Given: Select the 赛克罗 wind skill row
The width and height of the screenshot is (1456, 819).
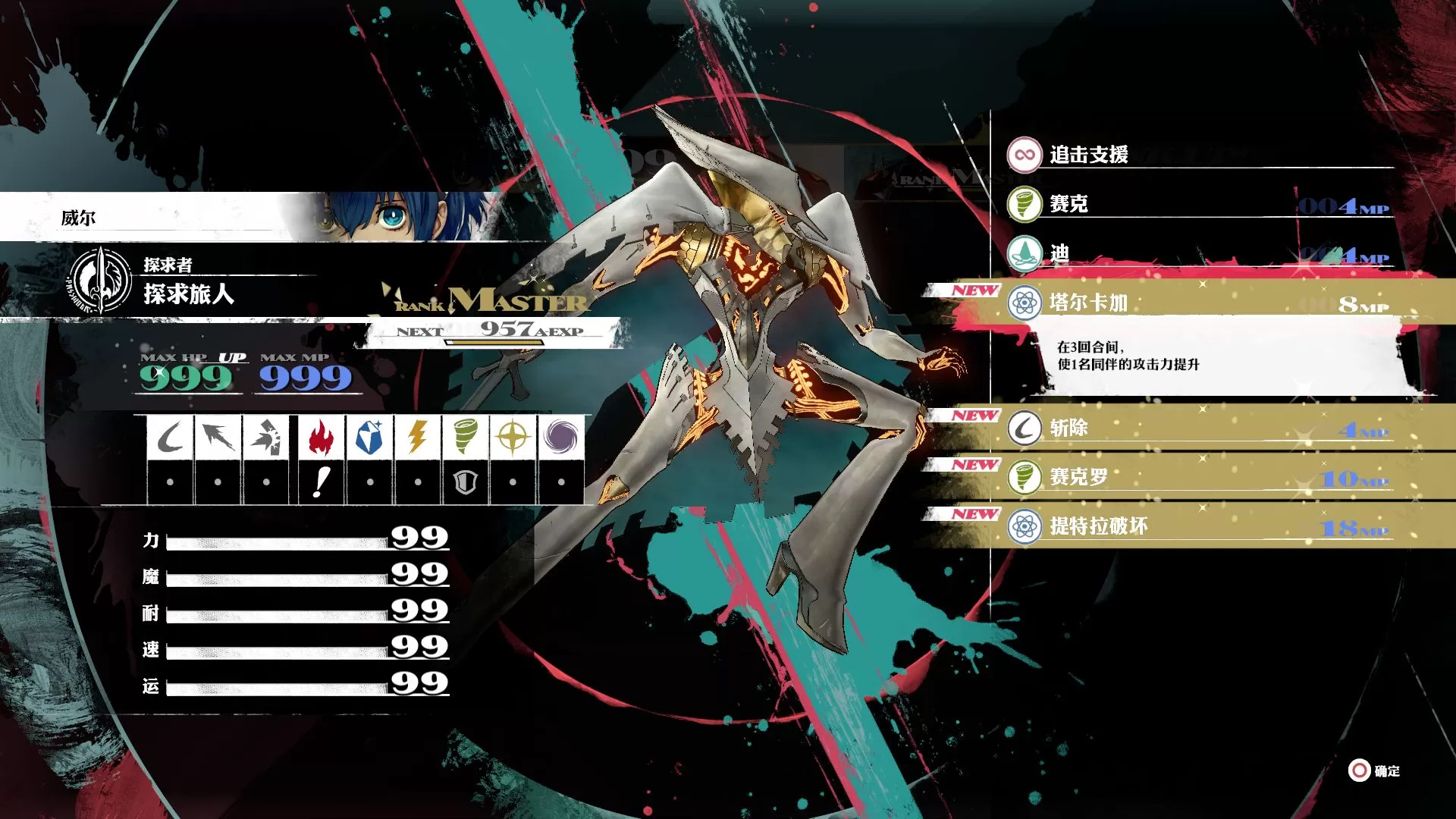Looking at the screenshot, I should 1198,477.
